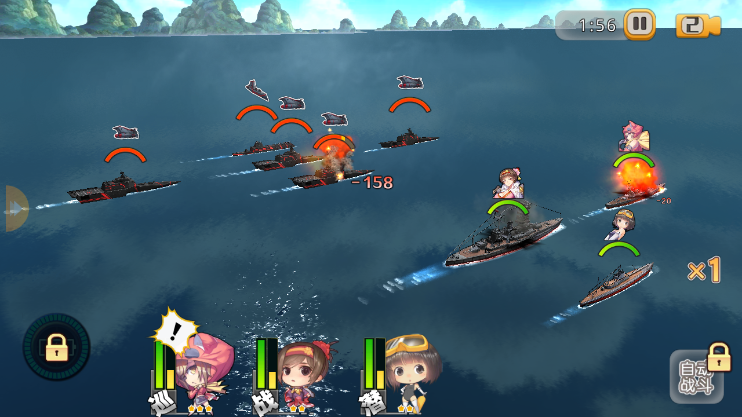Expand the left edge arrow panel

[16, 208]
